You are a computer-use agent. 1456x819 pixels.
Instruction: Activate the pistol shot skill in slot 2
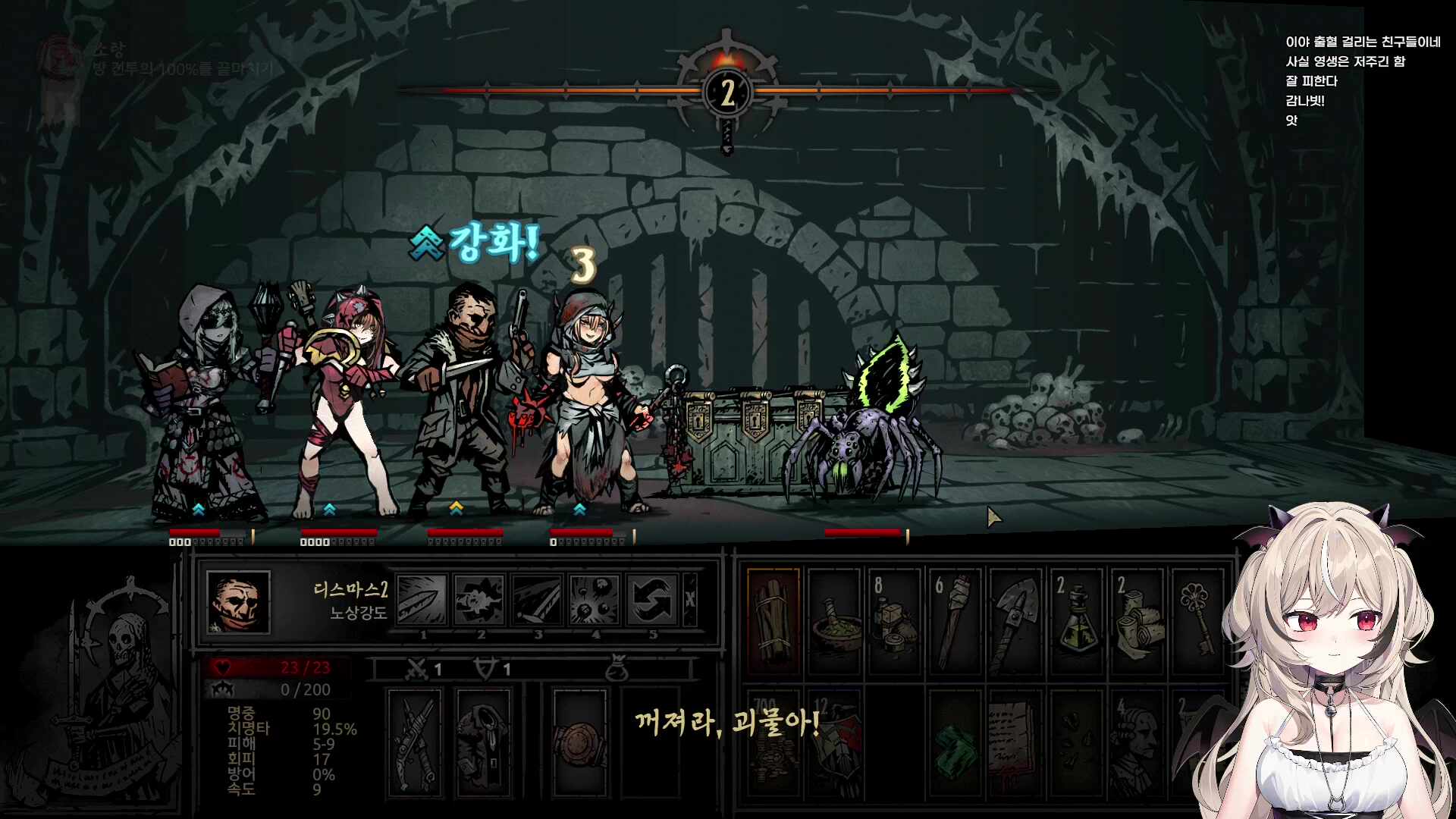(479, 600)
